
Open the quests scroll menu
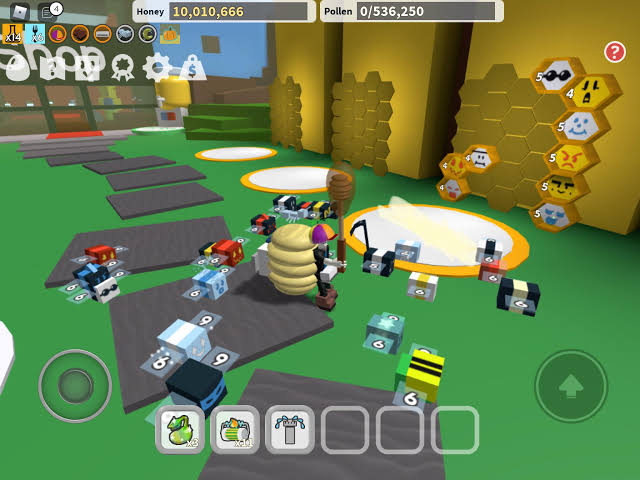tap(53, 67)
